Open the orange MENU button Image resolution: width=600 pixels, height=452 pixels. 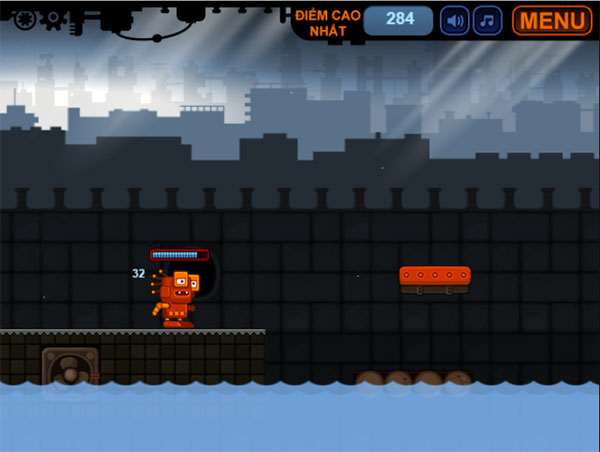tap(552, 20)
